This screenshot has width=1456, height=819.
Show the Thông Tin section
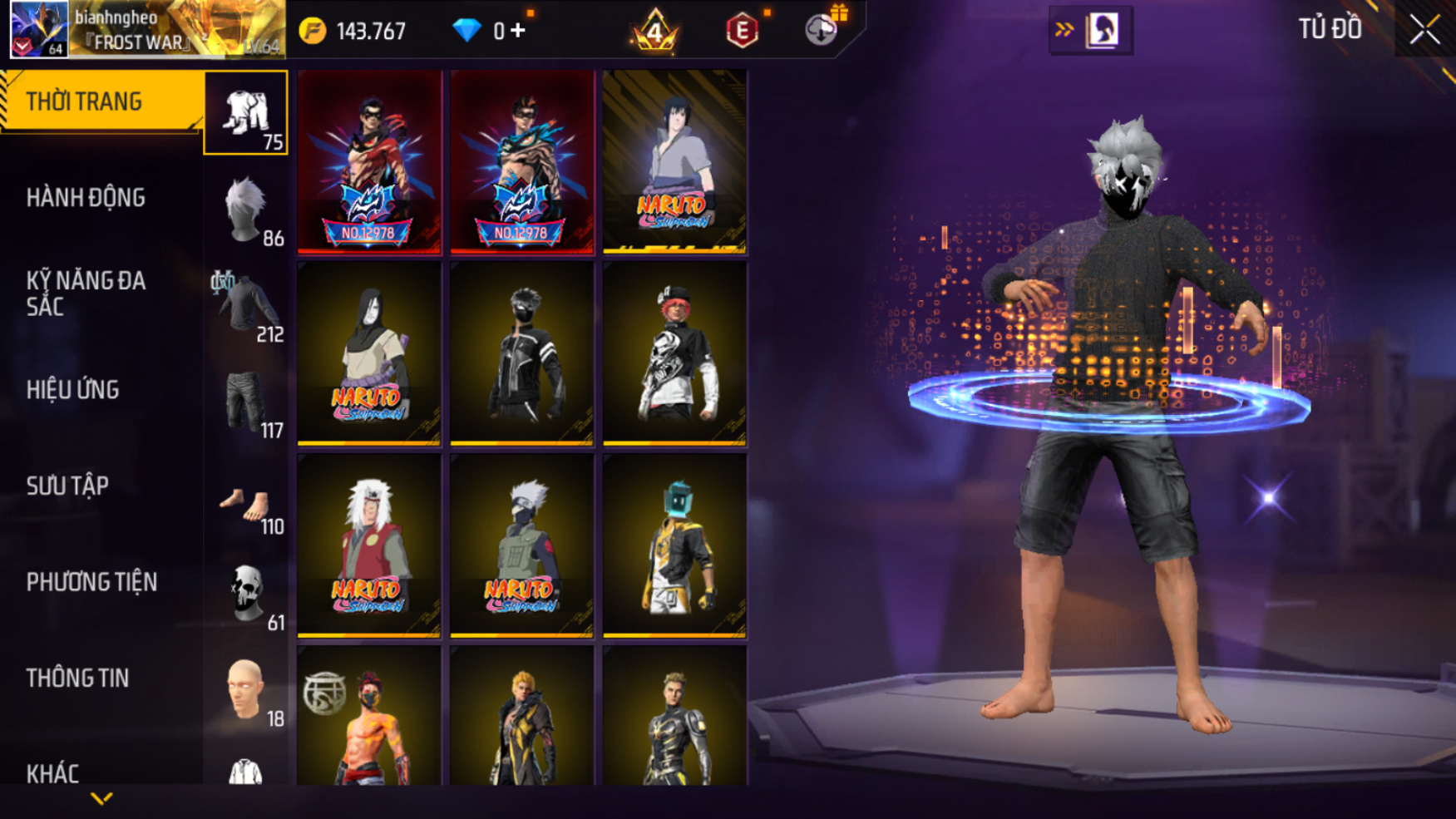(77, 678)
